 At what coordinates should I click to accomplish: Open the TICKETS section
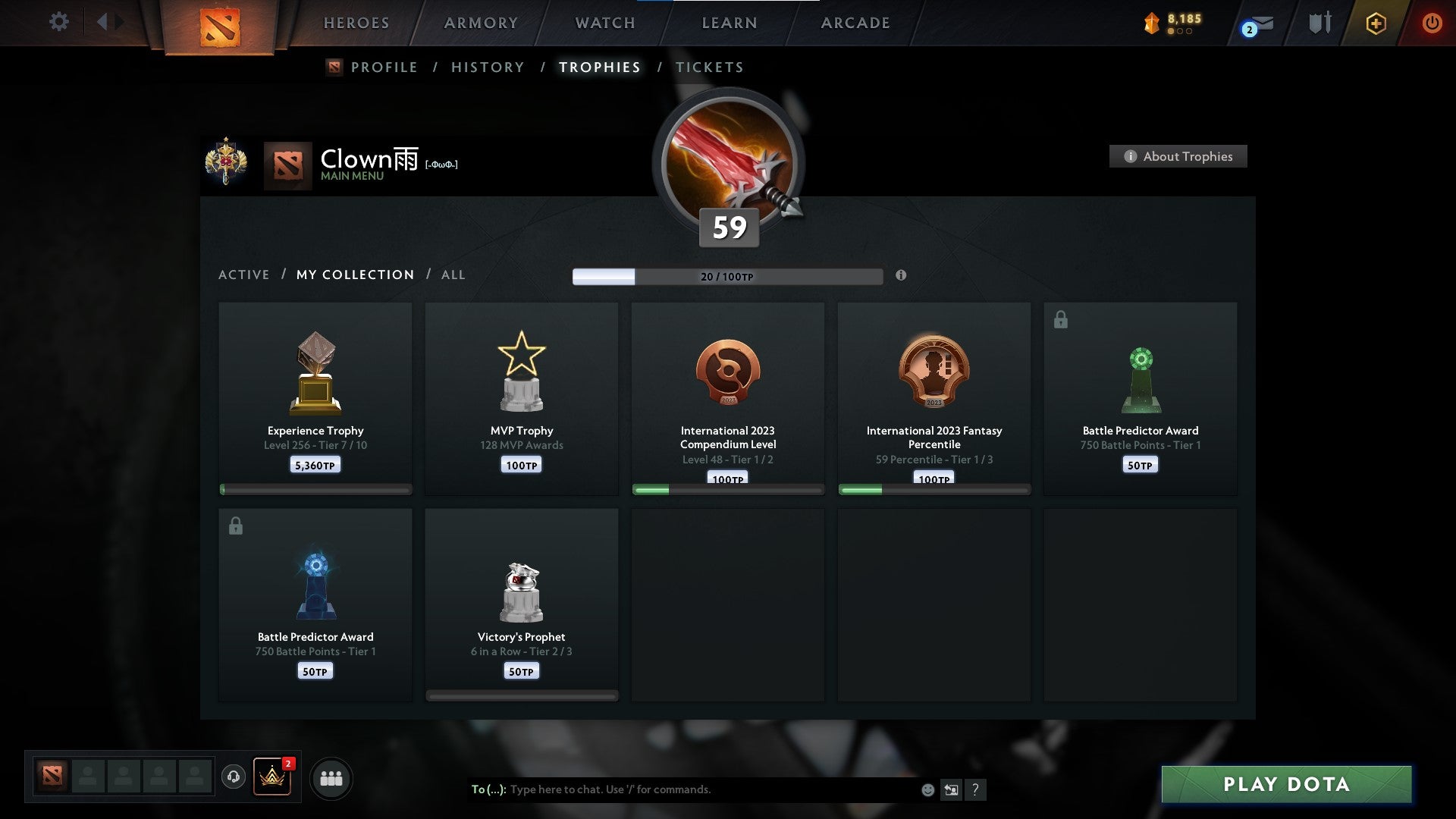coord(709,67)
